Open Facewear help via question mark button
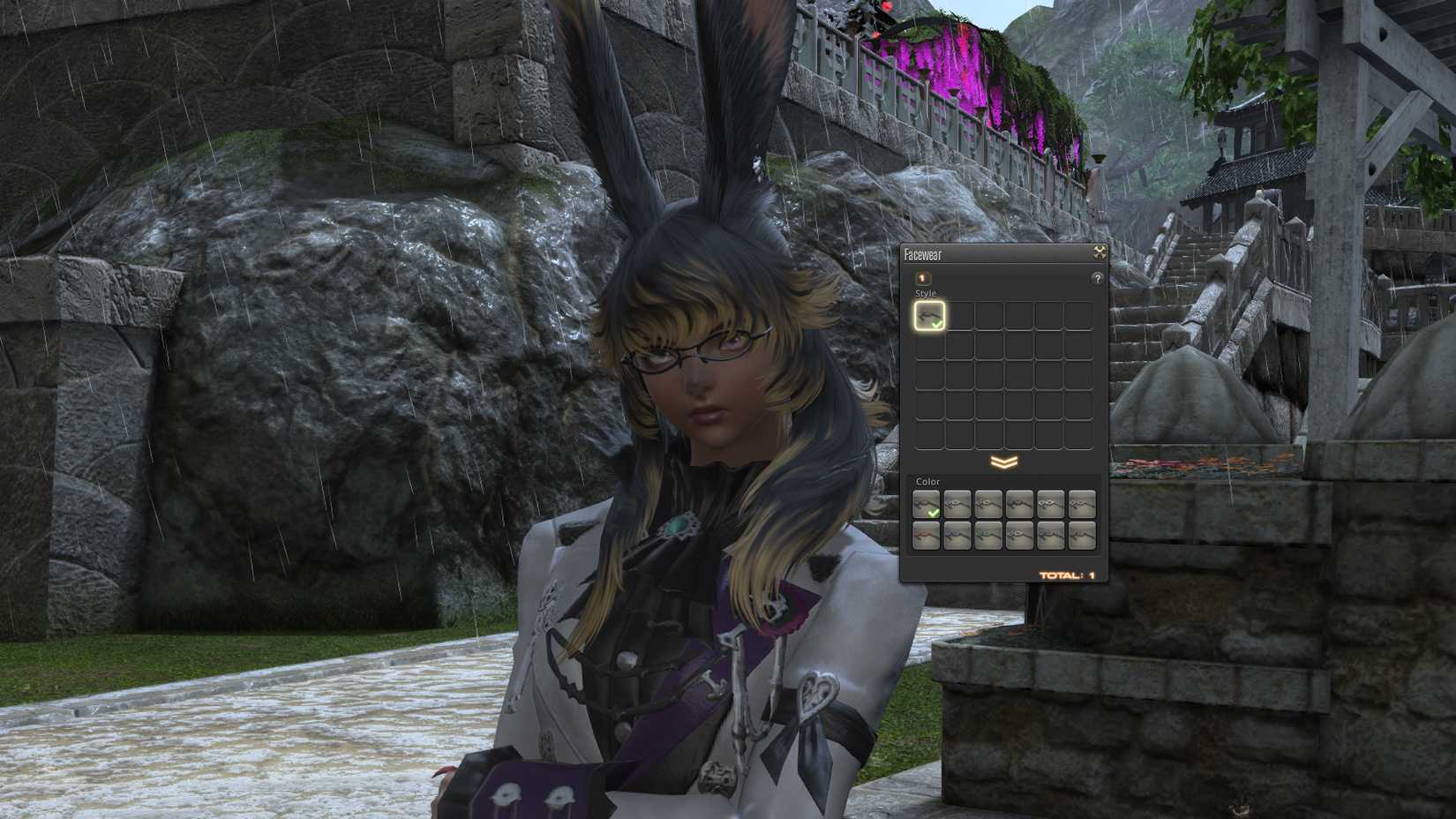Screen dimensions: 1456x819 [1096, 277]
